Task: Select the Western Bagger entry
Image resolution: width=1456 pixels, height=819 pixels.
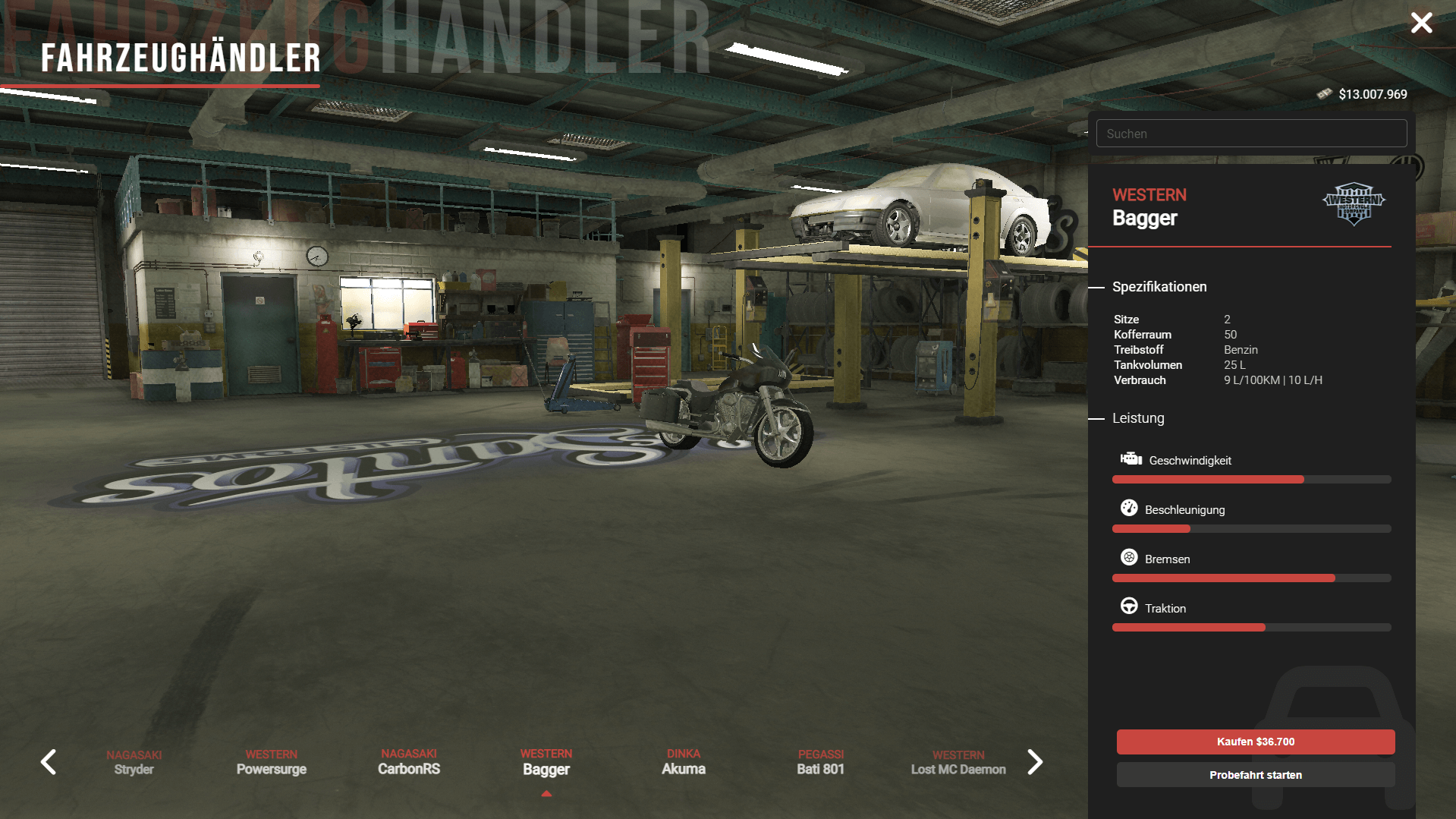Action: coord(546,762)
